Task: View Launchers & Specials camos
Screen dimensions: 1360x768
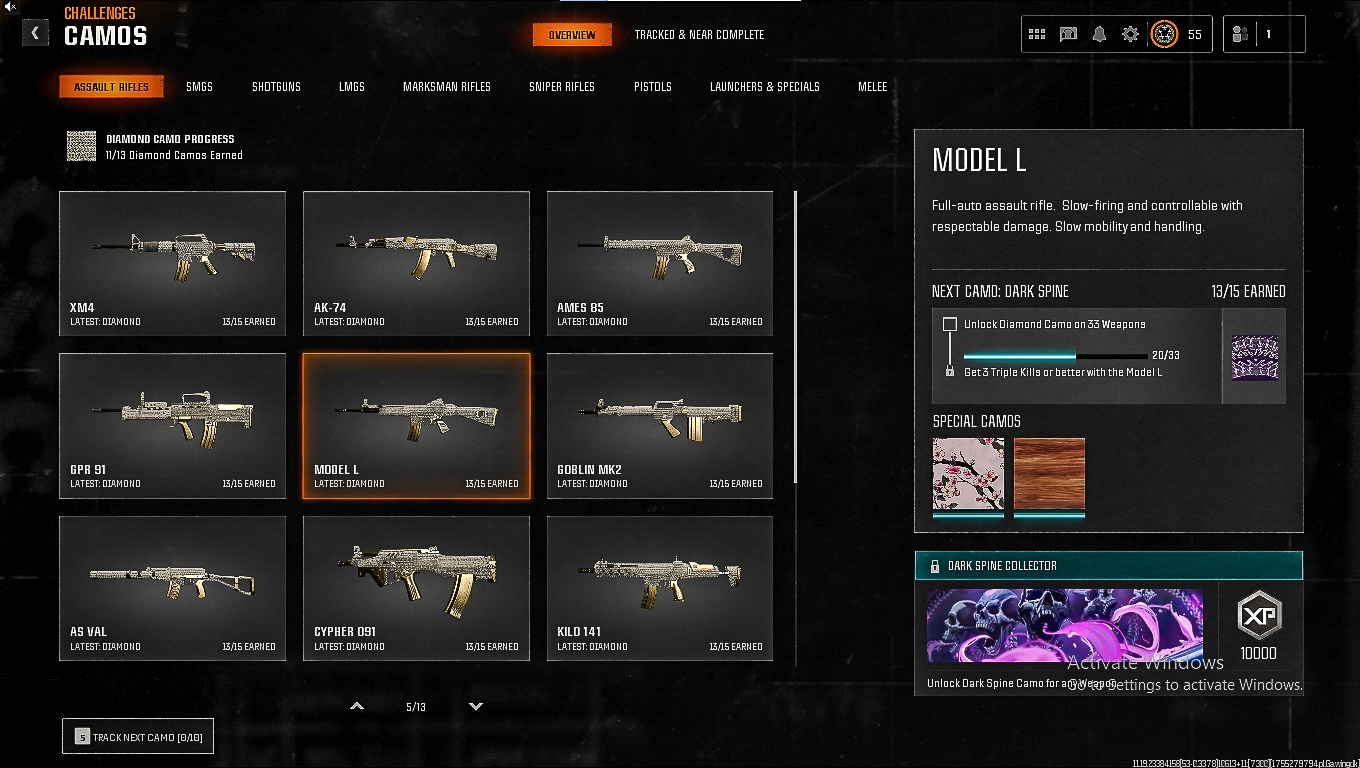Action: (764, 87)
